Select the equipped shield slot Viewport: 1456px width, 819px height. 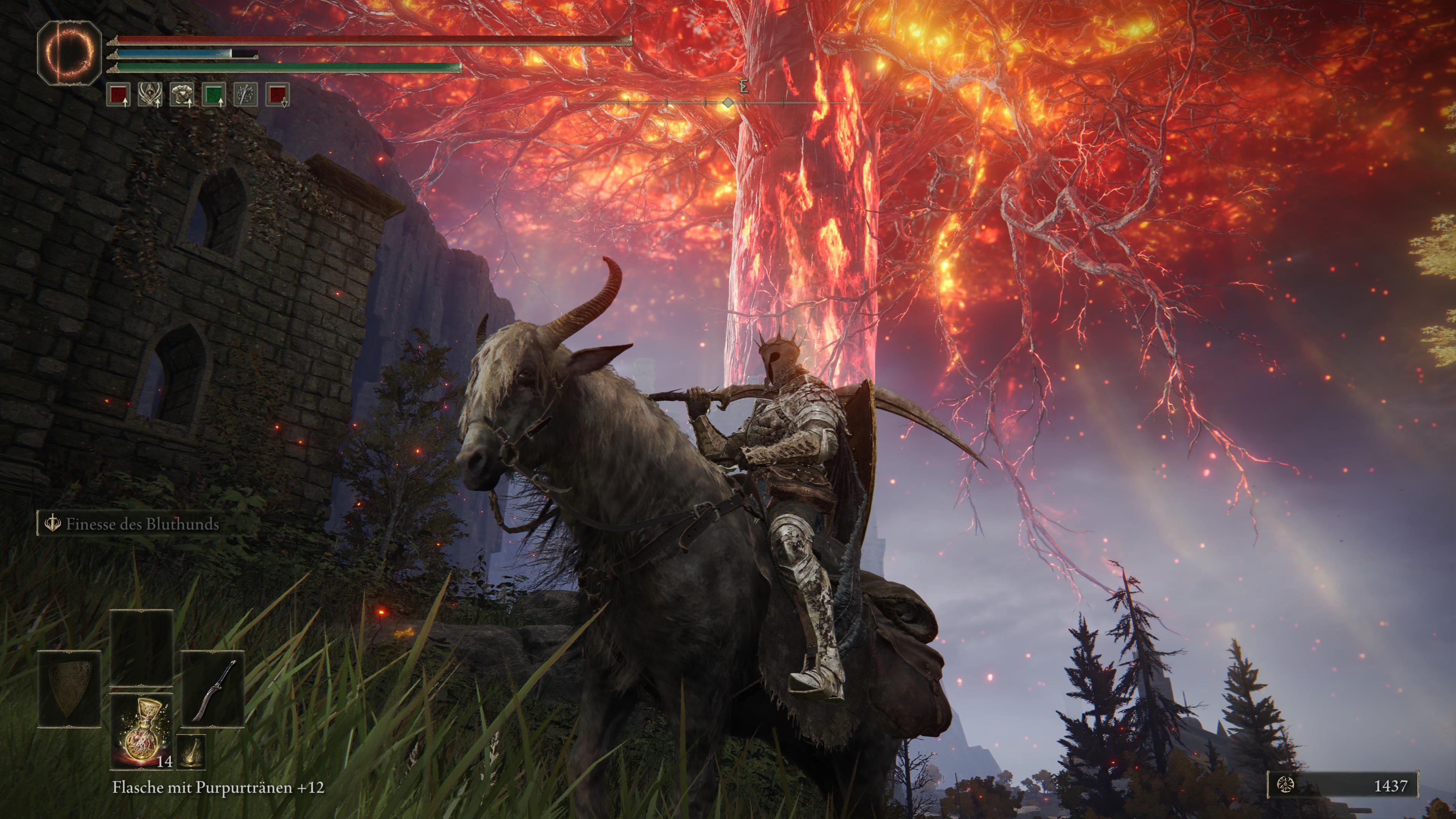[69, 689]
